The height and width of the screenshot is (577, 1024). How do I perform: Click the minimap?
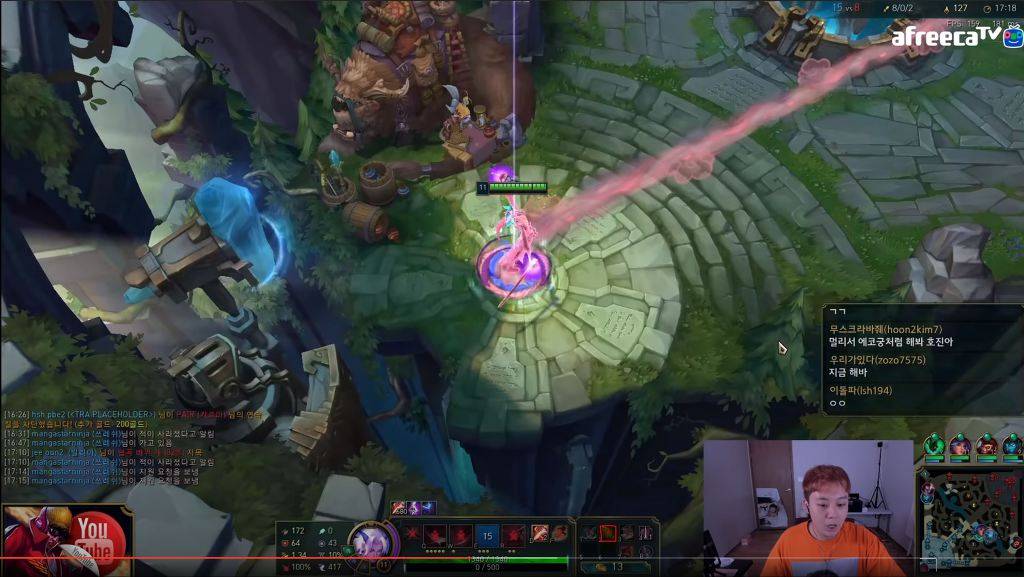(x=969, y=518)
